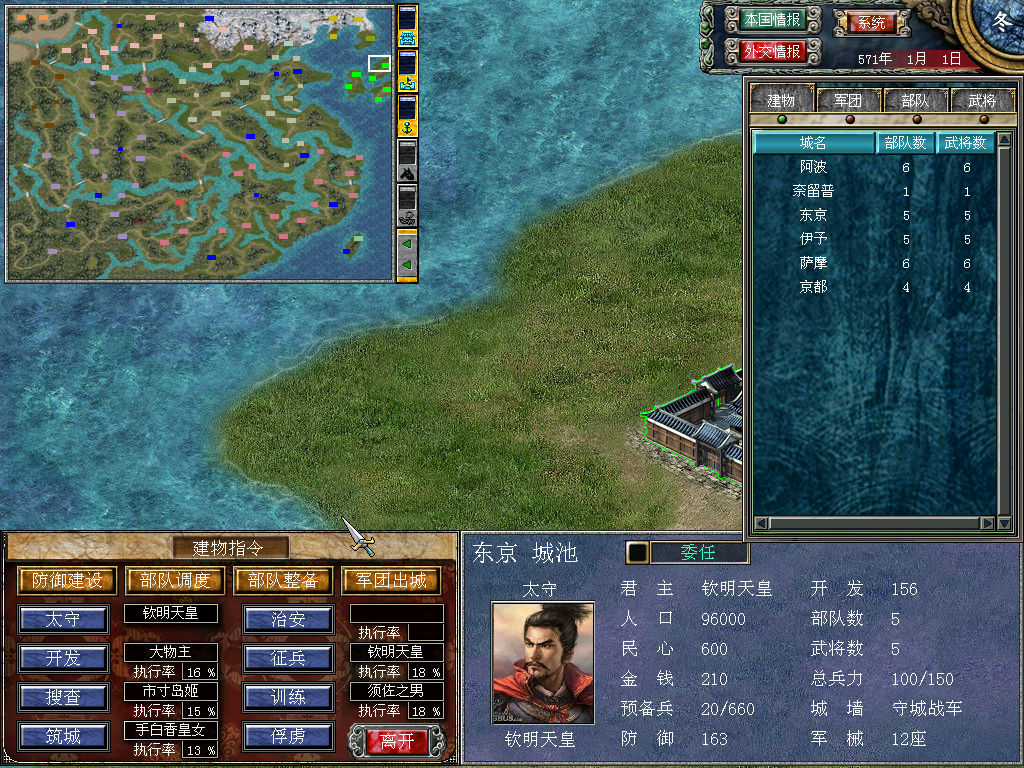Click the 筑城 build wall button

pos(63,737)
